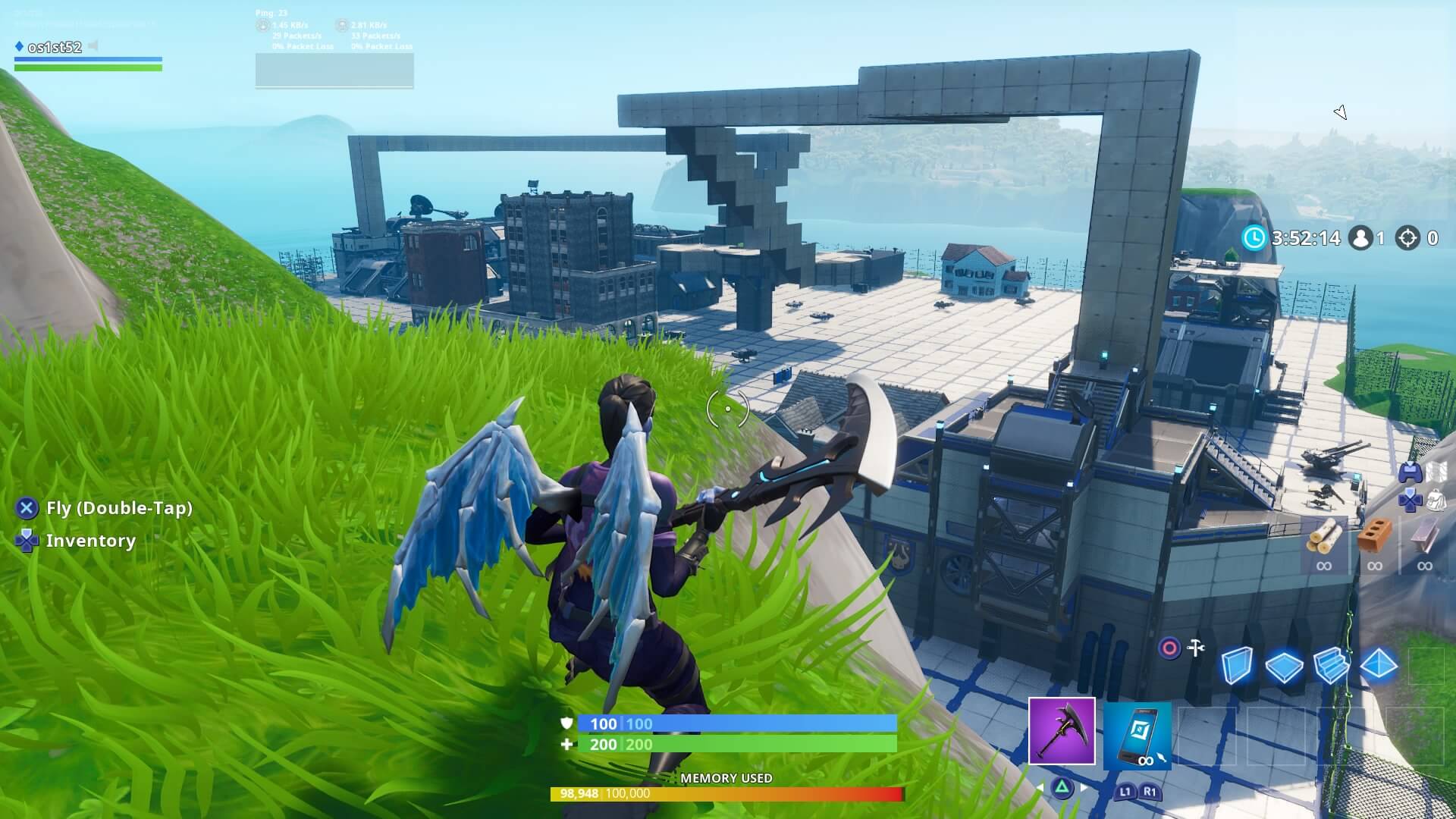Toggle the hammer edit tool icon
Screen dimensions: 1456x819
click(1195, 647)
